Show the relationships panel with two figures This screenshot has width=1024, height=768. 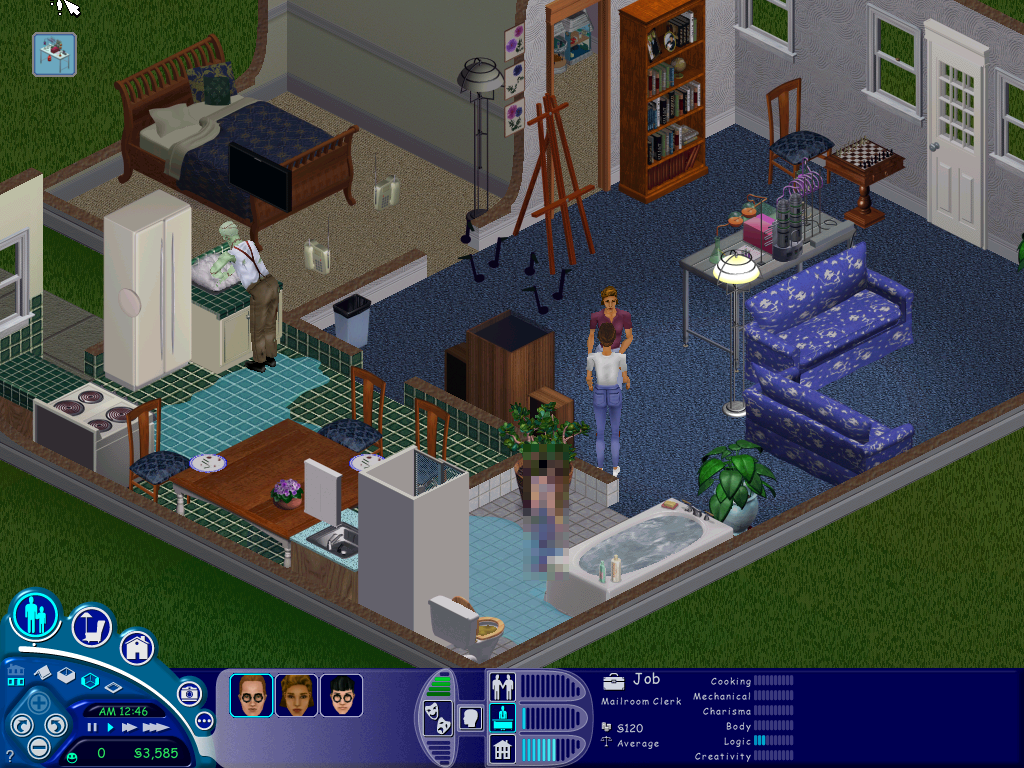click(501, 687)
